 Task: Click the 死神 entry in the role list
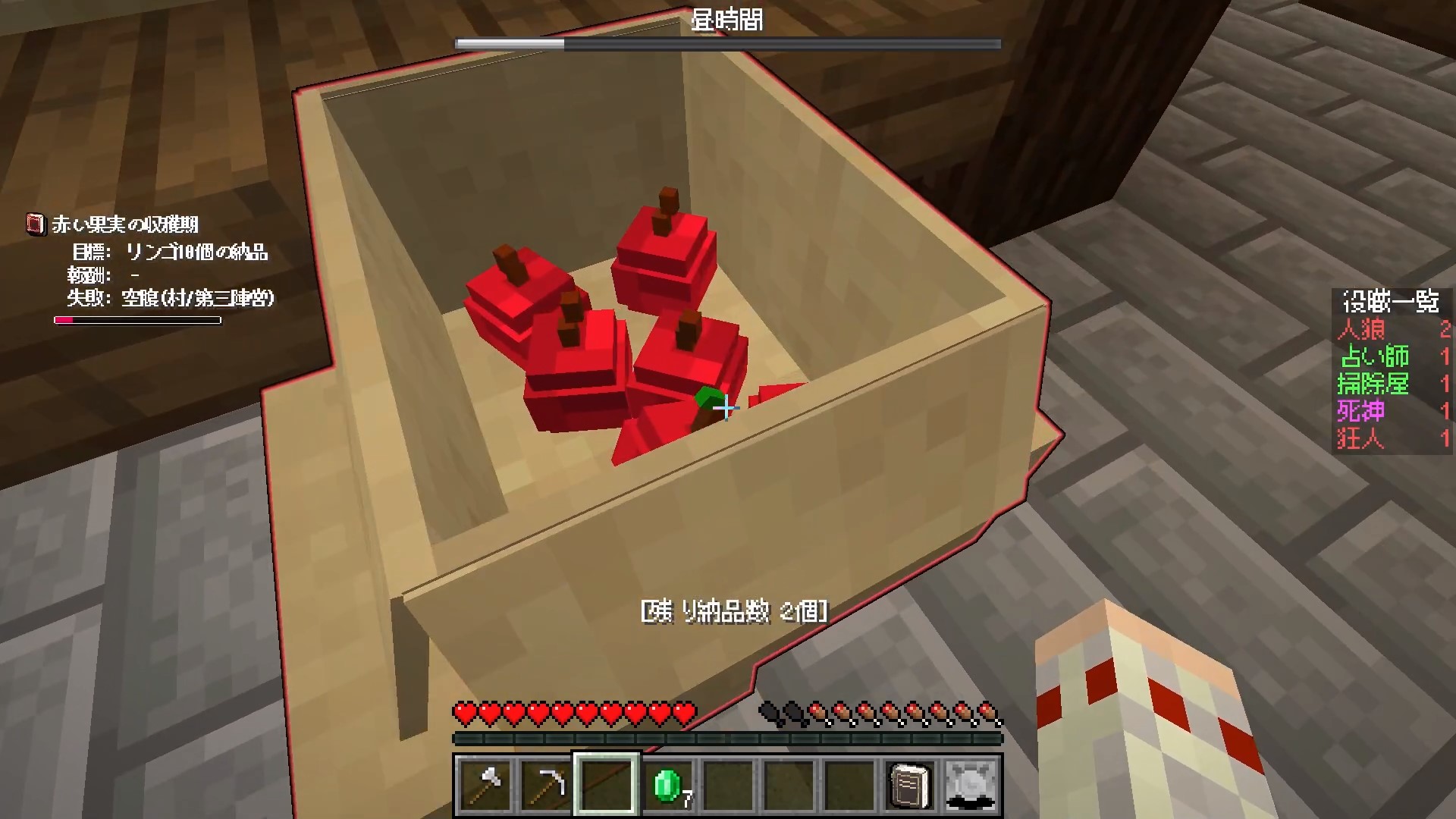coord(1362,411)
